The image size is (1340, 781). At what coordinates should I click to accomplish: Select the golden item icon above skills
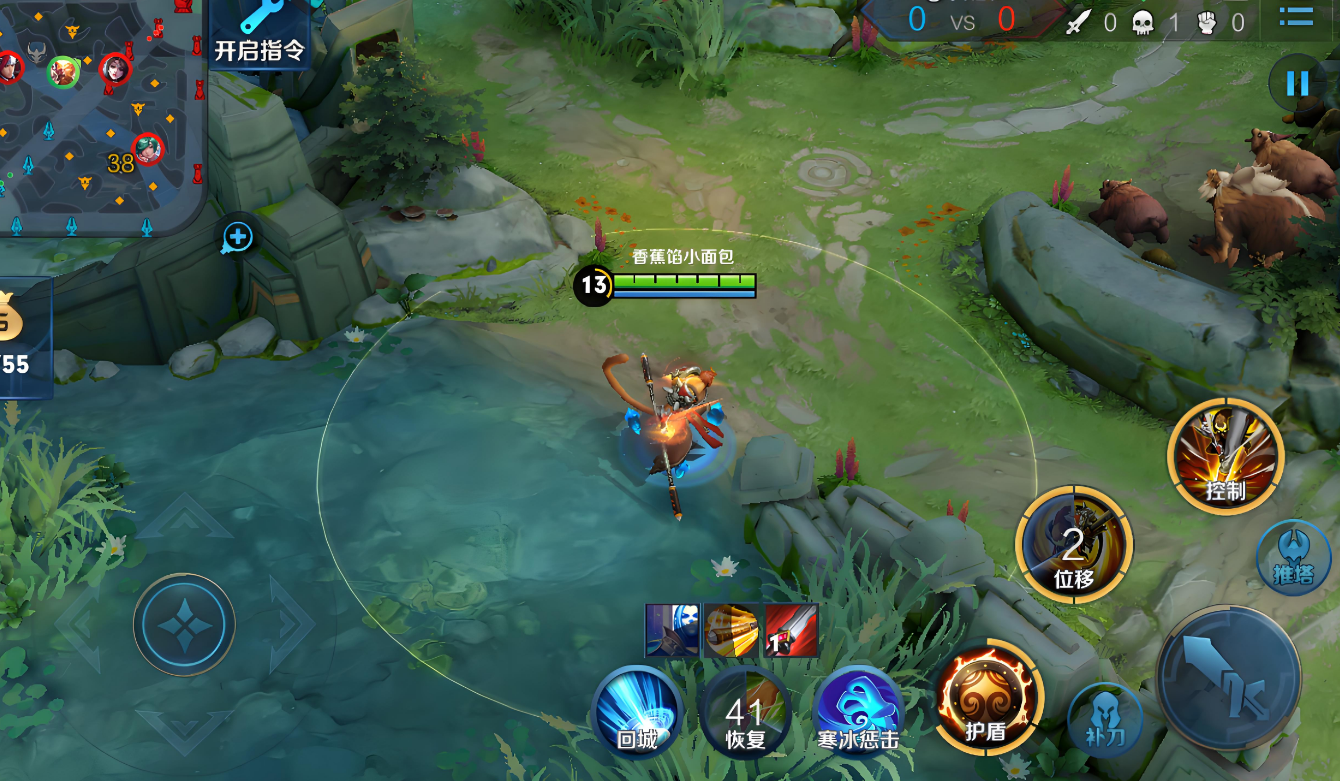click(731, 630)
